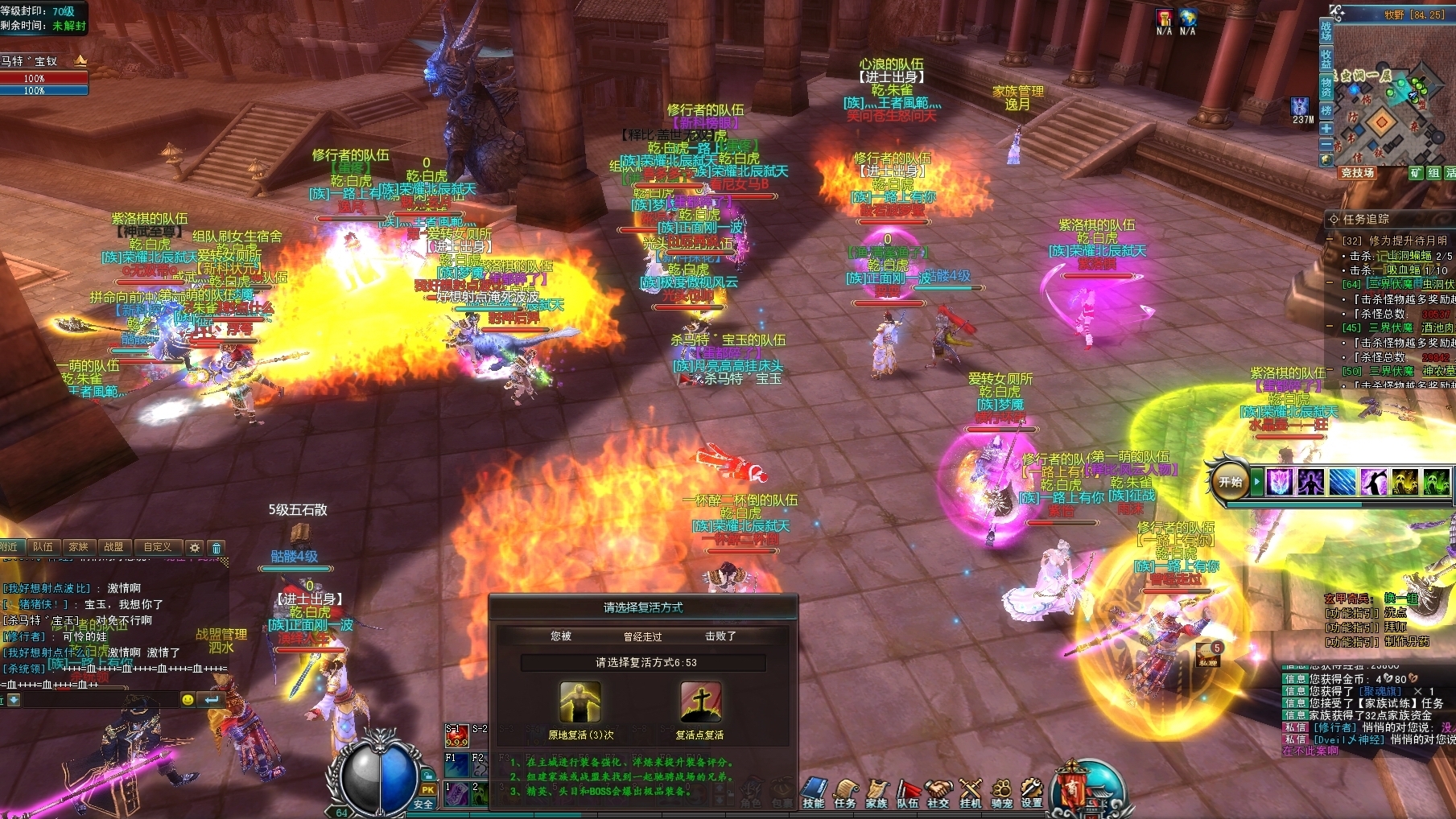Open the Social (社交) menu

click(938, 792)
